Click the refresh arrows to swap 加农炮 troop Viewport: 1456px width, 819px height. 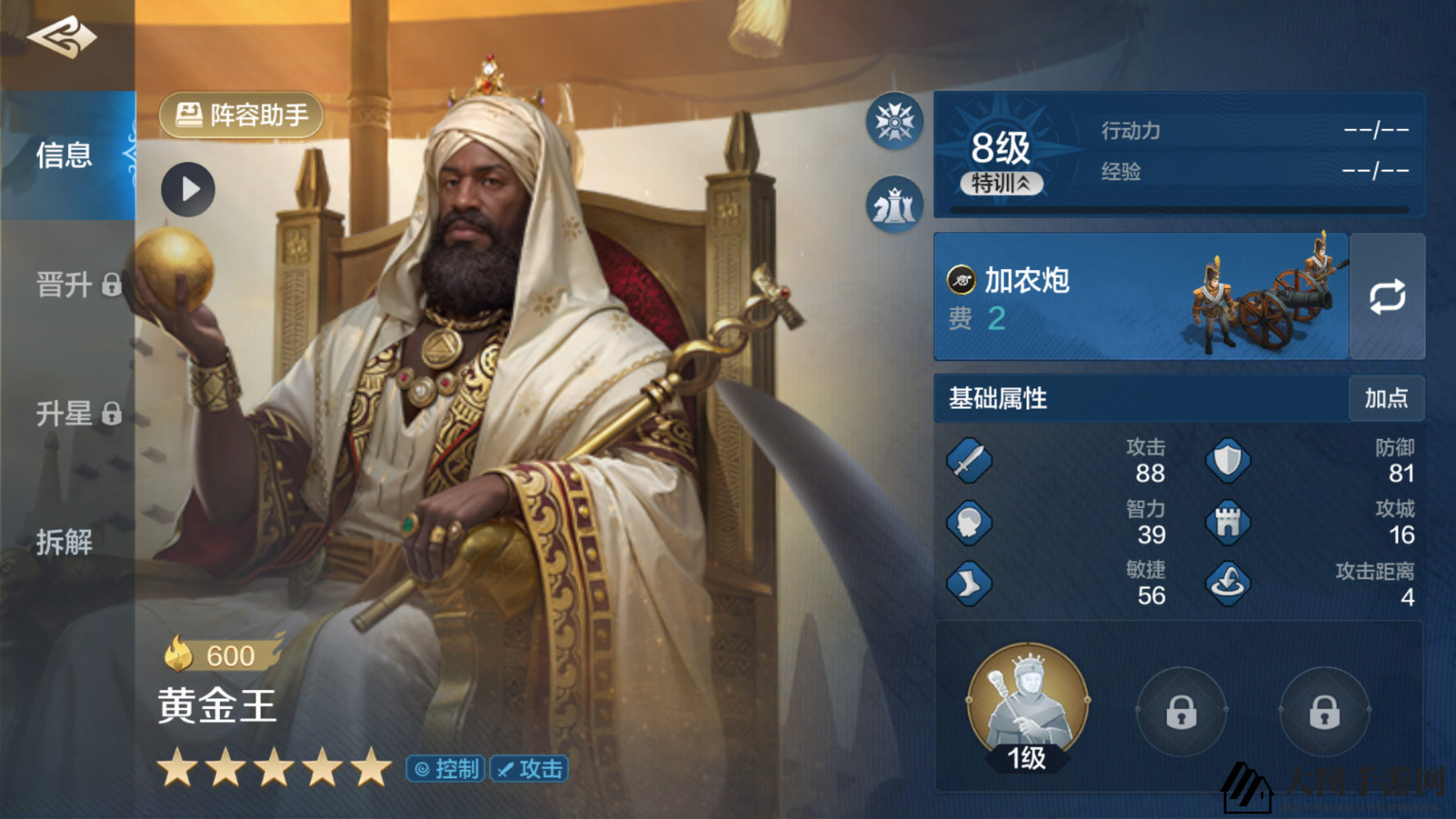point(1387,296)
